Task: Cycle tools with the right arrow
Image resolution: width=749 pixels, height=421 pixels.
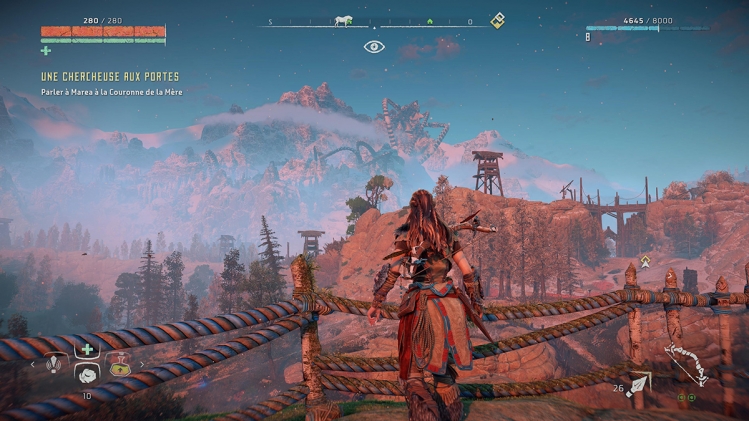Action: 141,365
